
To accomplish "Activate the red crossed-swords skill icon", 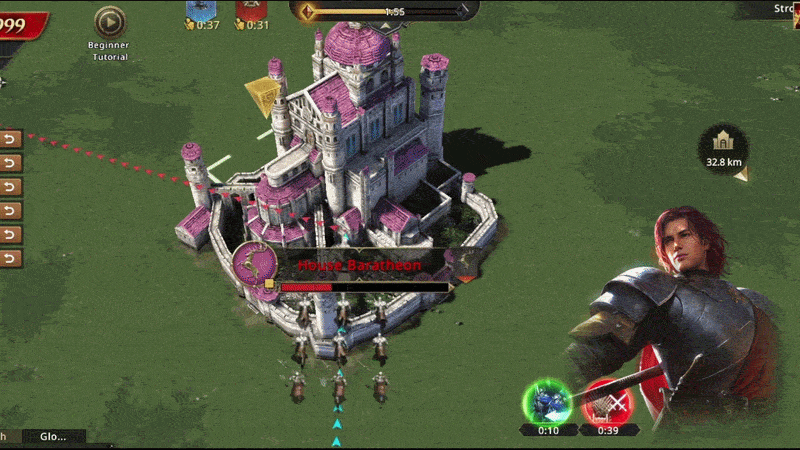I will (x=606, y=403).
